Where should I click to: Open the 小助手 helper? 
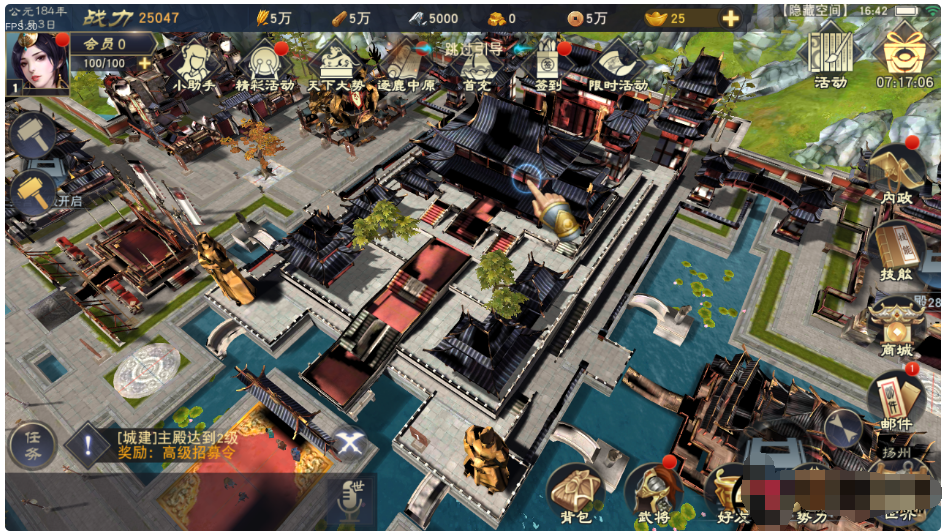point(195,66)
